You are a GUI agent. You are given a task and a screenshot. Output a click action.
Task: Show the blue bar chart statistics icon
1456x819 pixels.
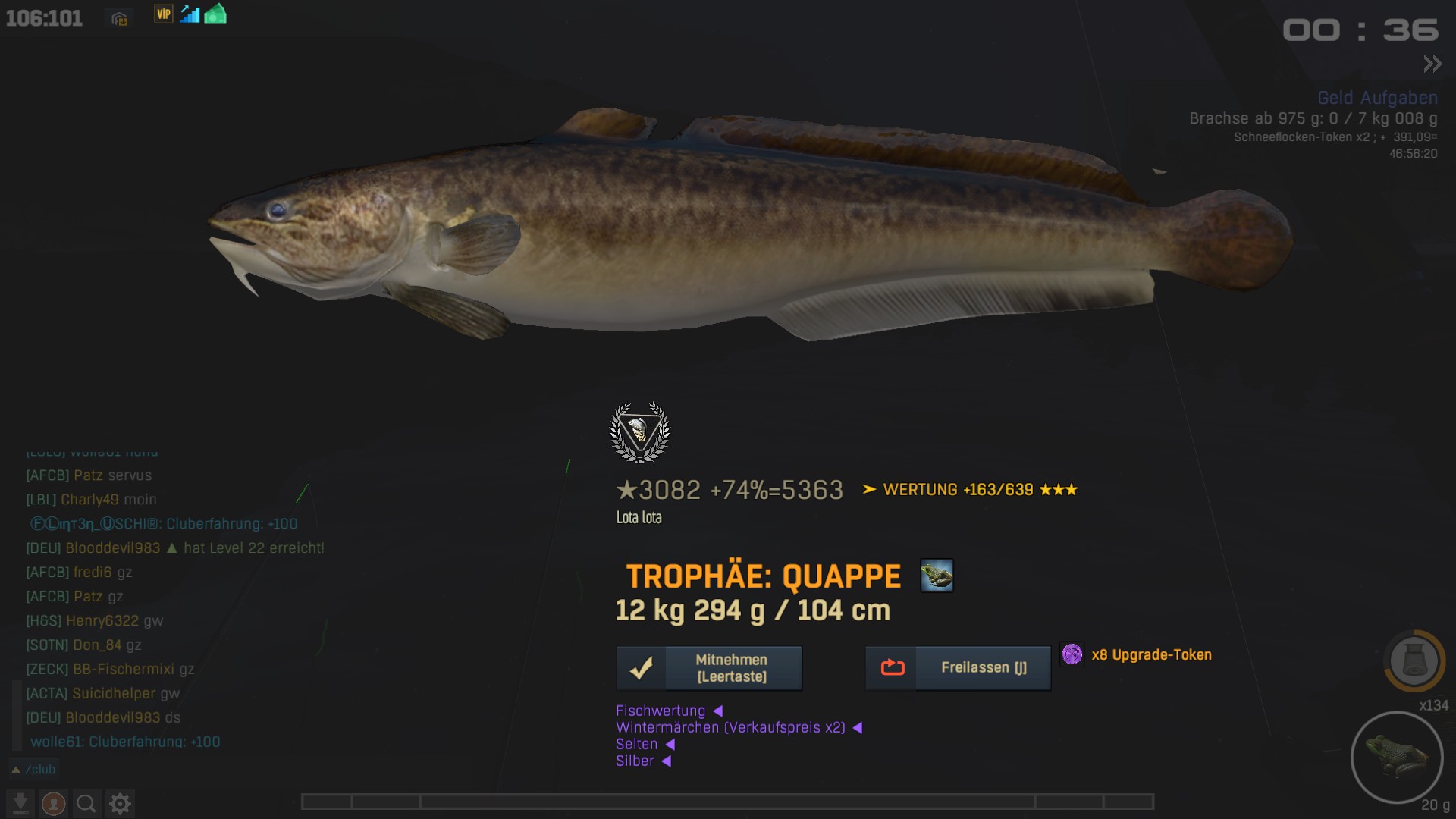tap(190, 14)
